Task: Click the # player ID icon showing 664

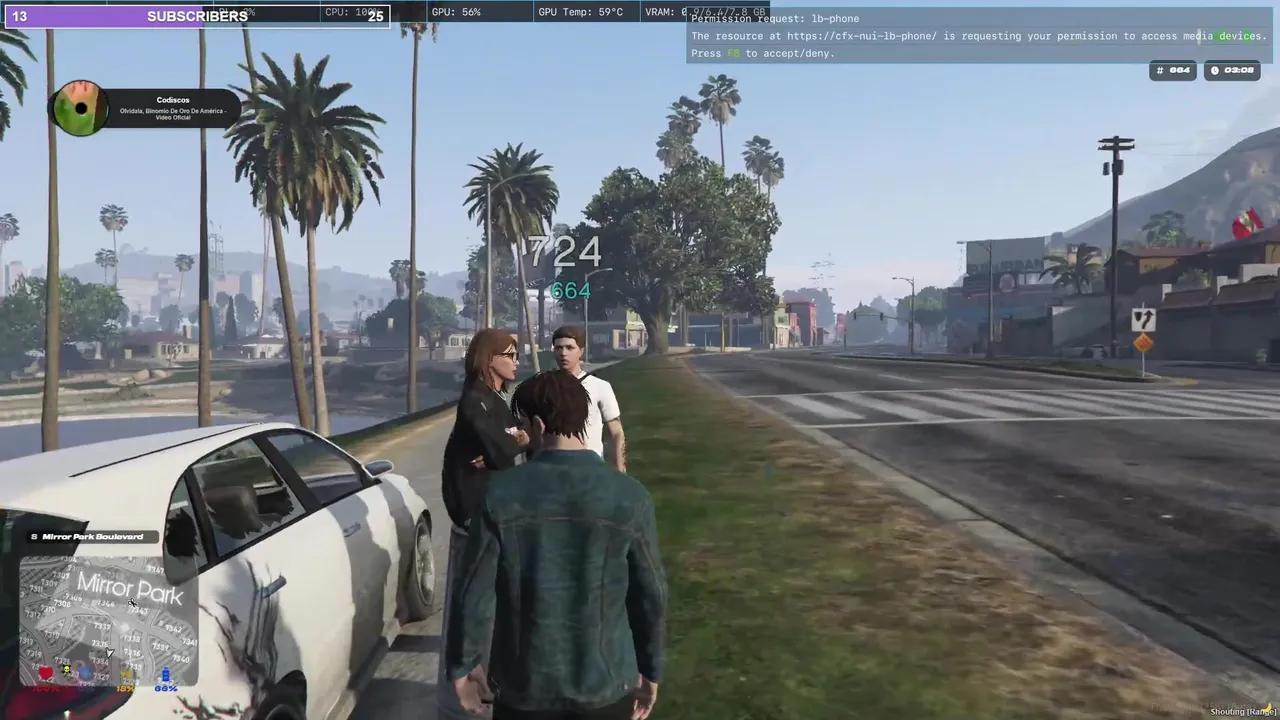Action: pos(1162,70)
